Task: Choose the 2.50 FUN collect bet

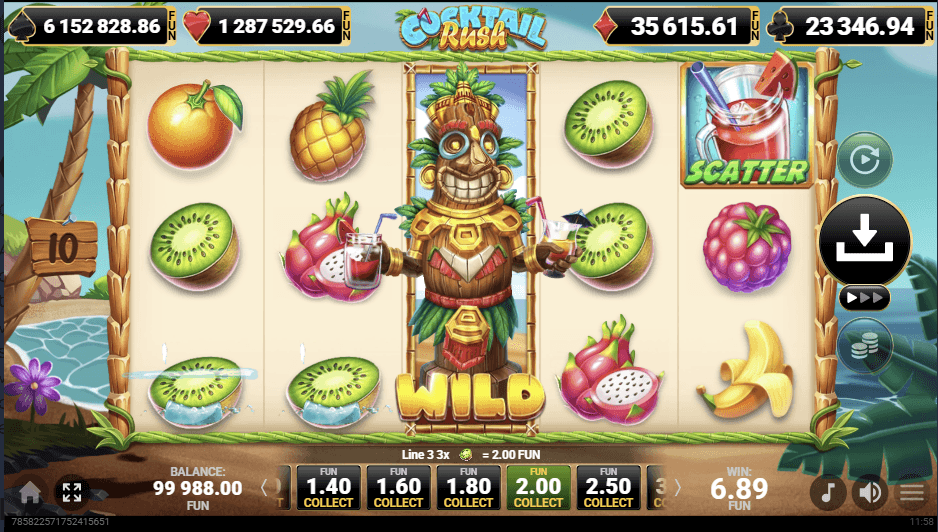Action: (x=608, y=487)
